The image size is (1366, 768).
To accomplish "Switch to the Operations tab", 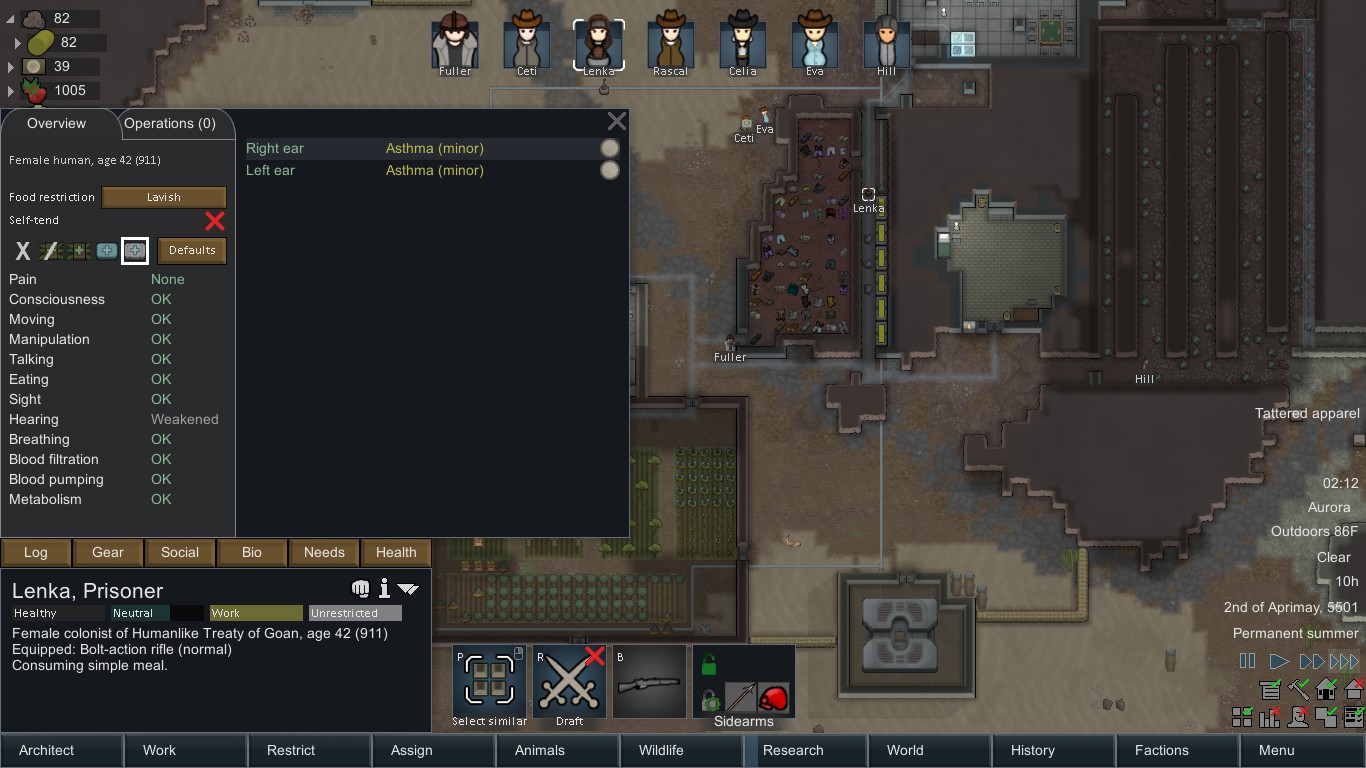I will click(173, 123).
